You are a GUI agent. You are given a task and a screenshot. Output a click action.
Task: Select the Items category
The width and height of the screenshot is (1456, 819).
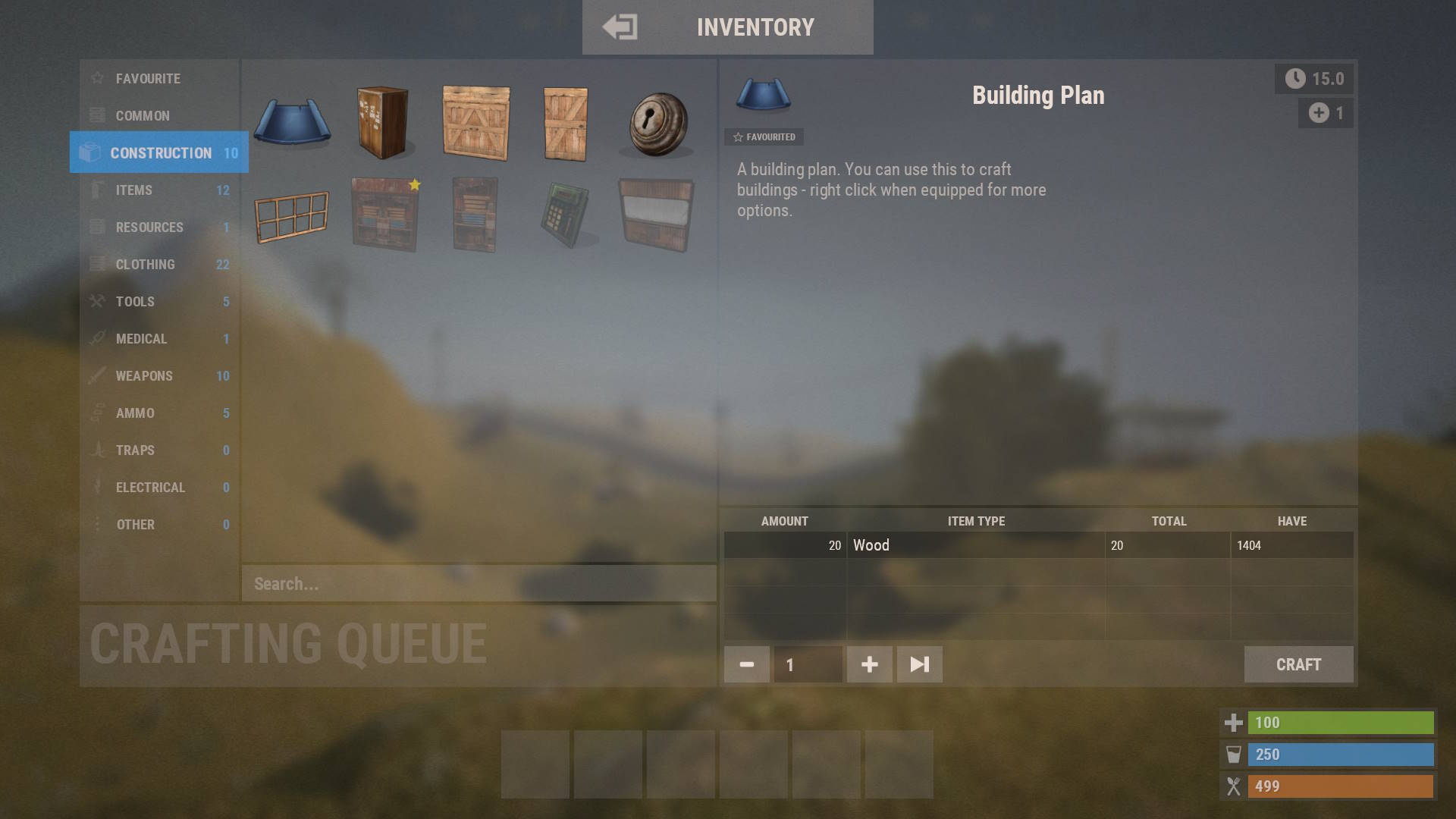[134, 190]
